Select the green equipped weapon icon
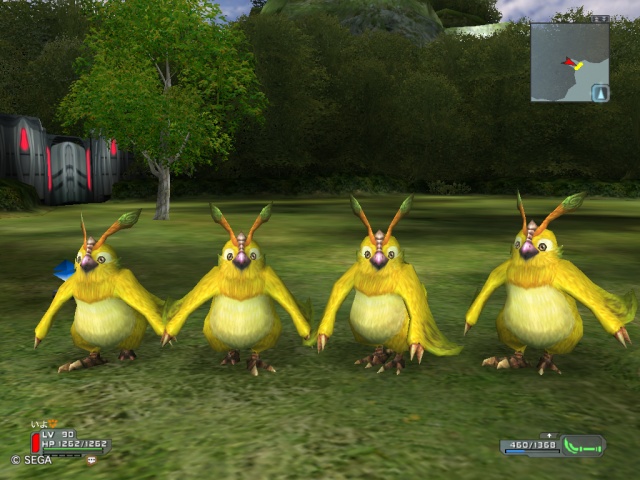Viewport: 640px width, 480px height. [583, 445]
